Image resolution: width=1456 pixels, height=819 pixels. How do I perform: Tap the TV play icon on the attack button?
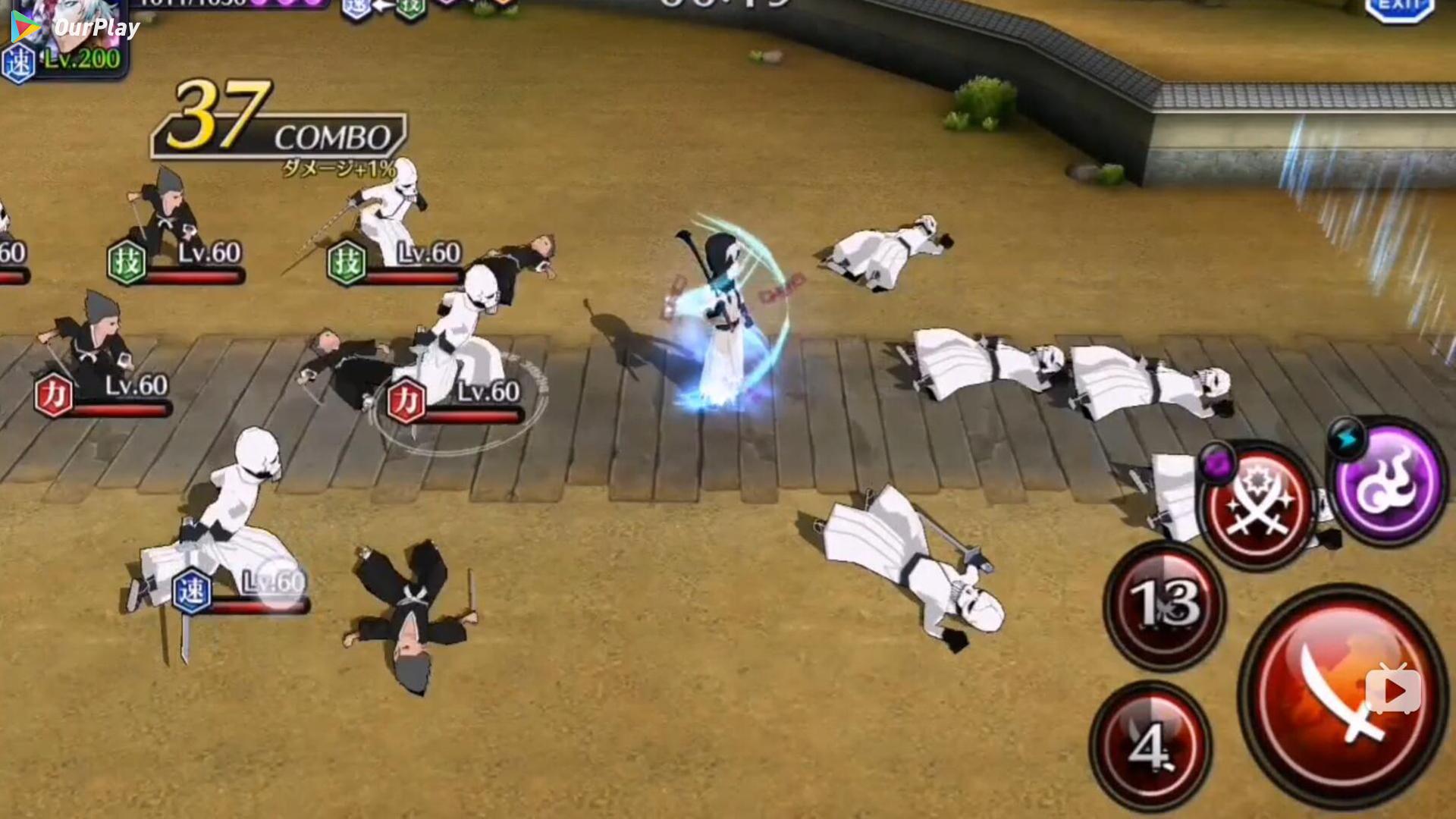(x=1394, y=689)
